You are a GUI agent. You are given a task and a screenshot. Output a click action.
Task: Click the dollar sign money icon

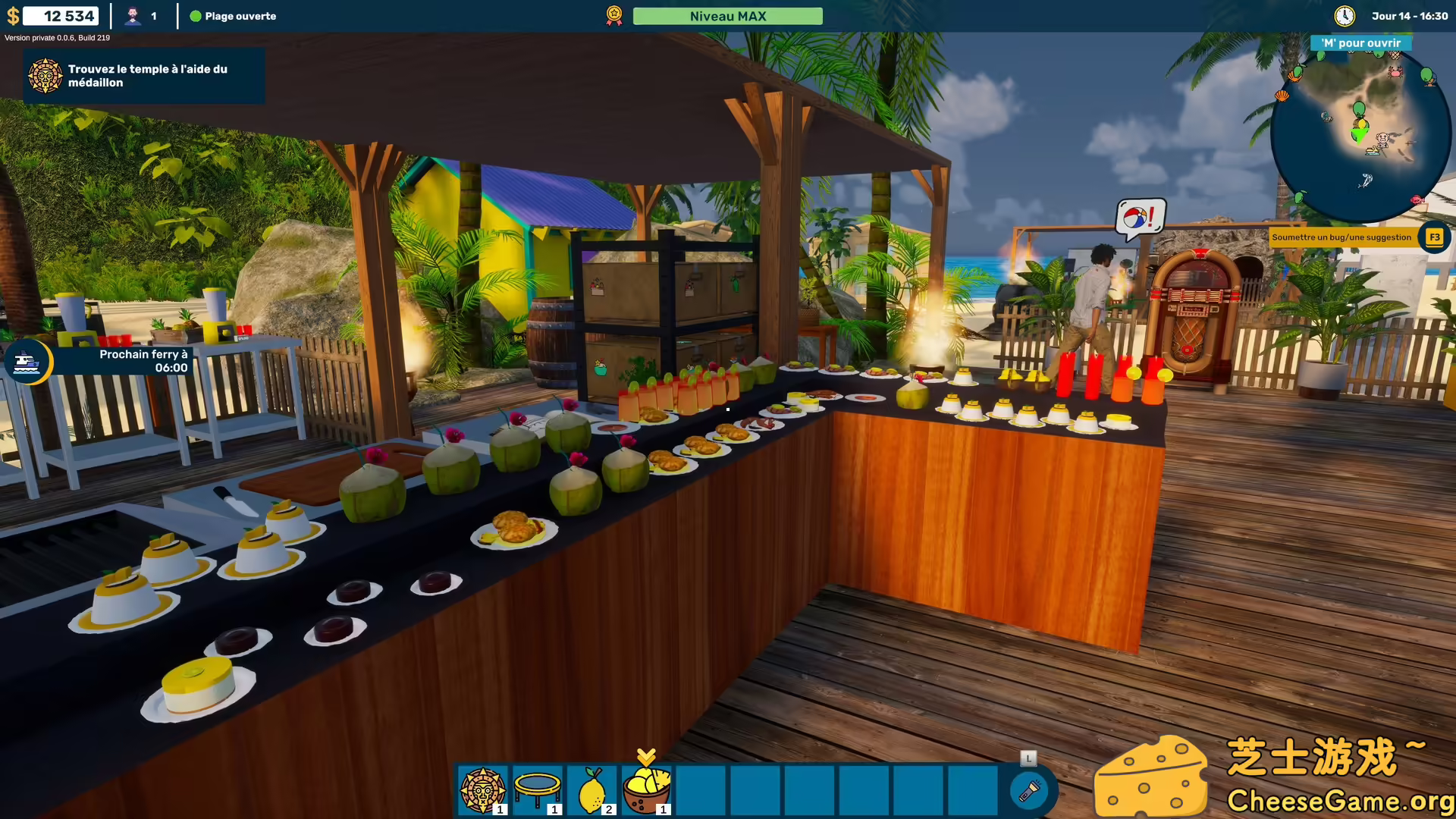[14, 15]
